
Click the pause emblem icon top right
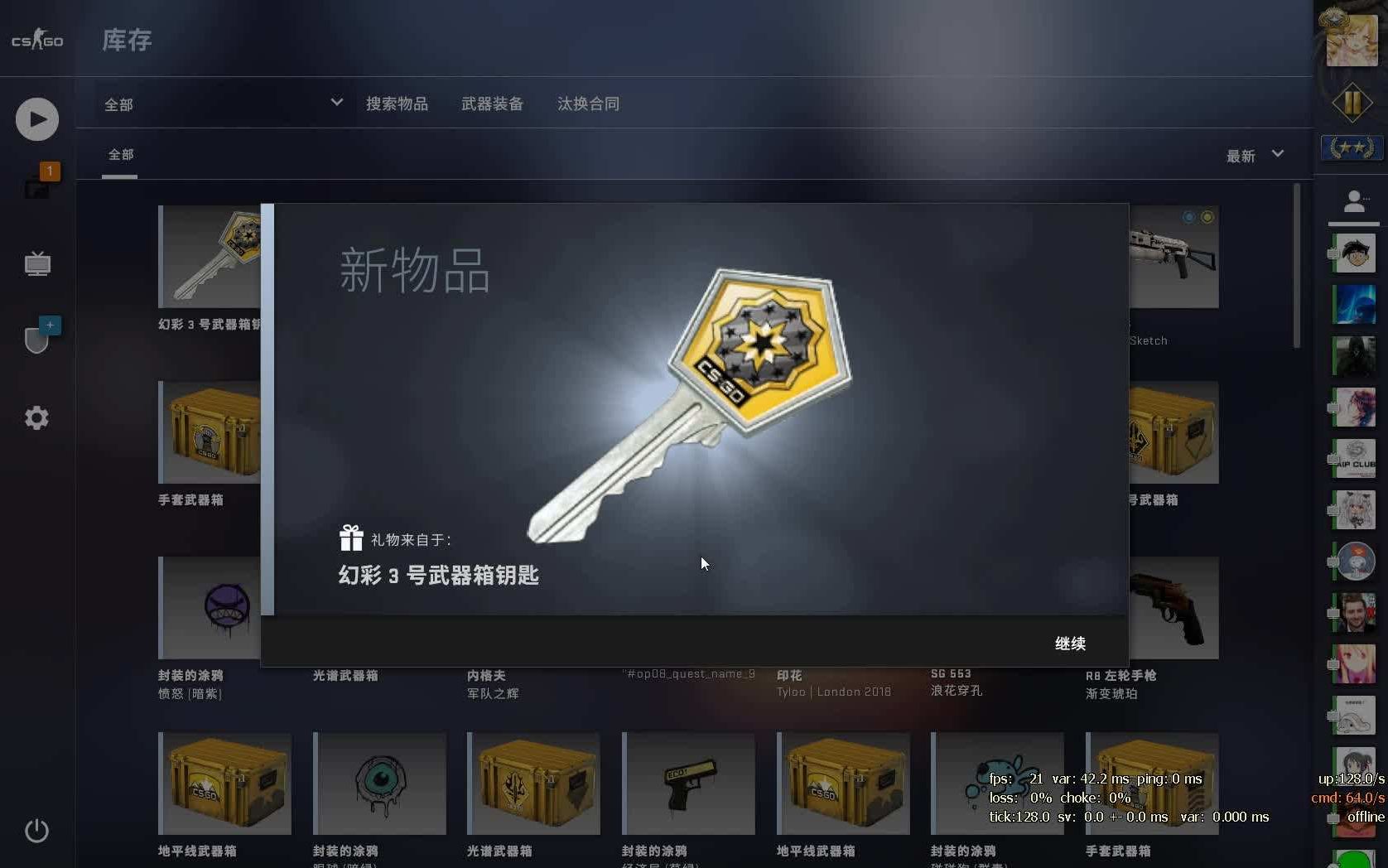[x=1353, y=103]
